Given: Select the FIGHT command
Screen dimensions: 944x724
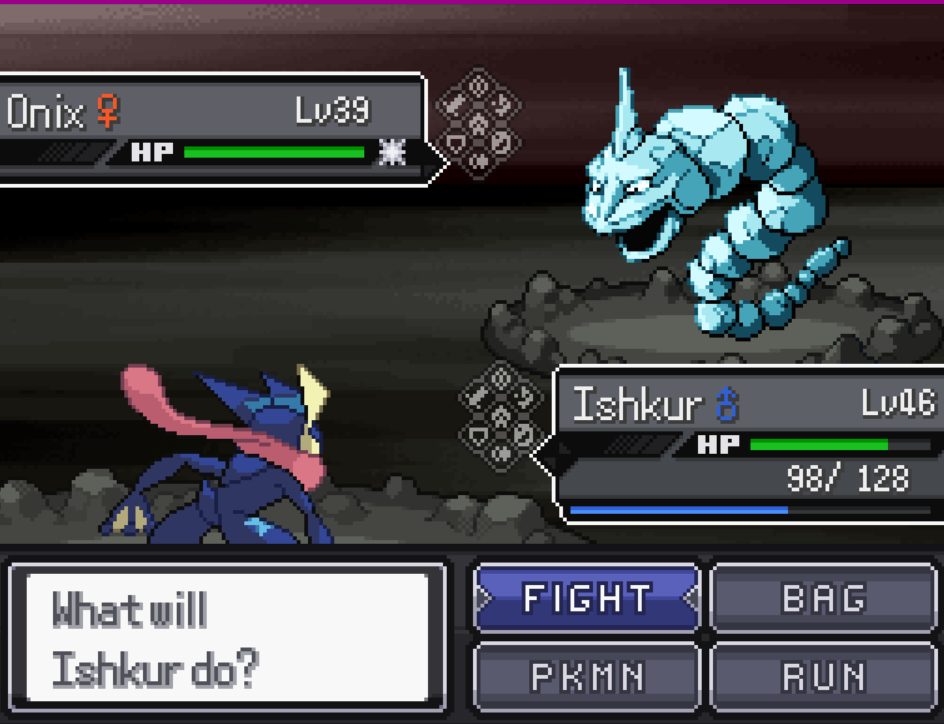Looking at the screenshot, I should [587, 598].
